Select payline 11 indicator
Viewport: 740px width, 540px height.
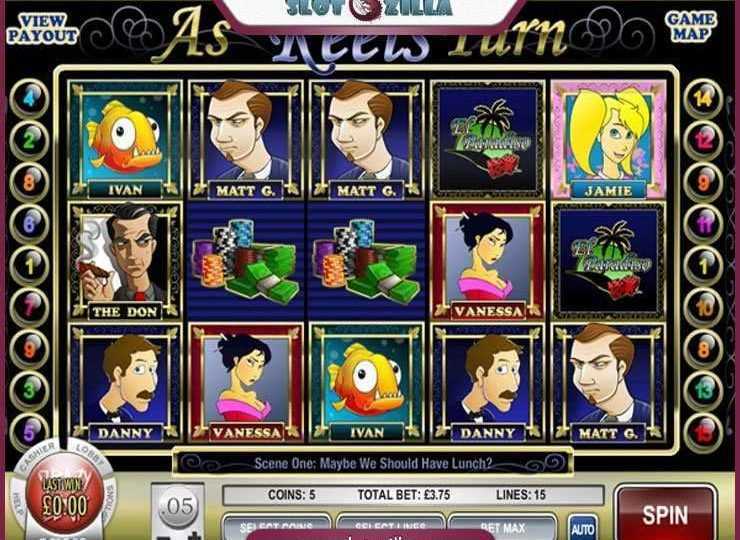point(705,223)
